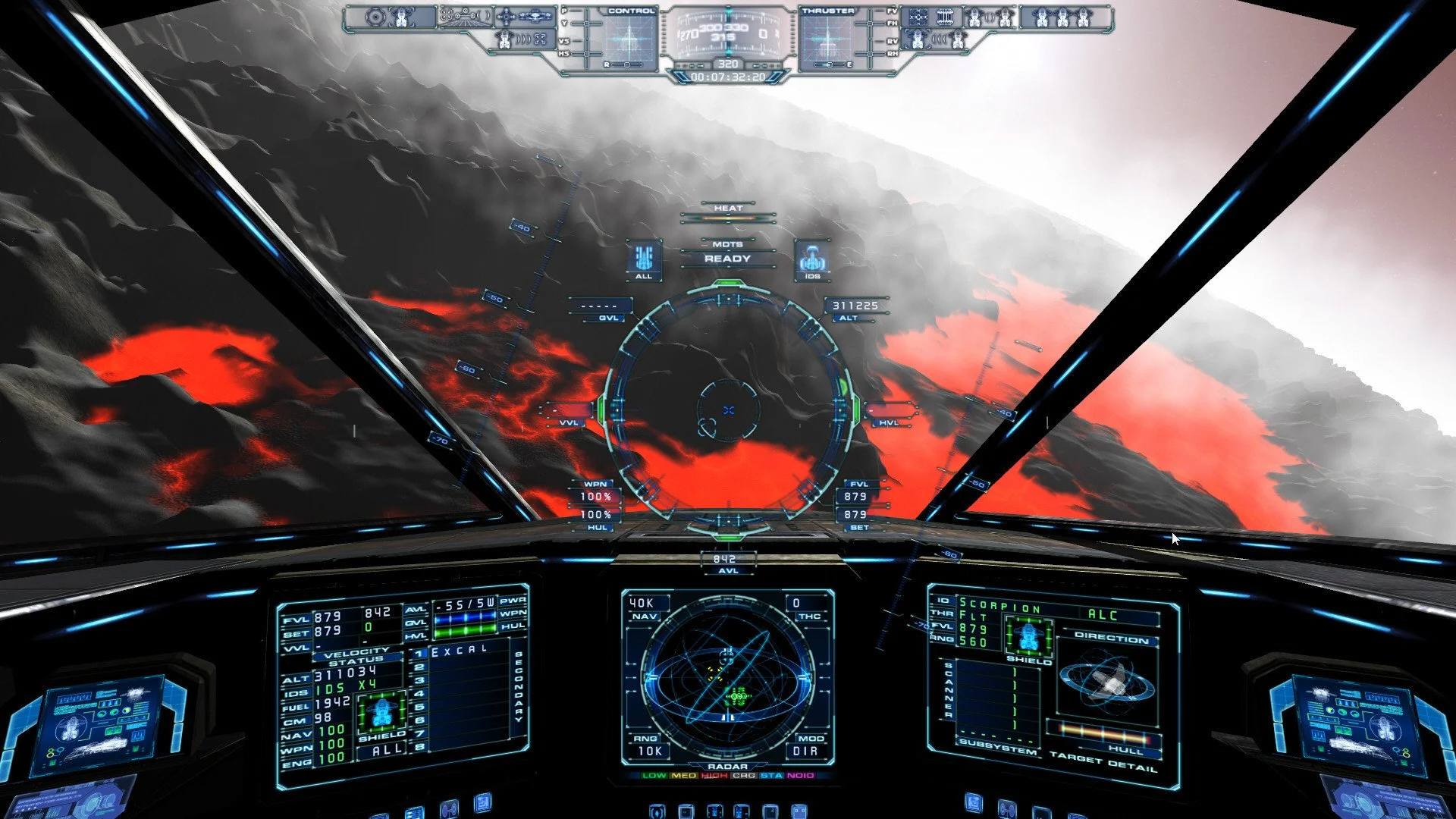1456x819 pixels.
Task: Select the EXCAL weapon in slot 1
Action: point(460,651)
